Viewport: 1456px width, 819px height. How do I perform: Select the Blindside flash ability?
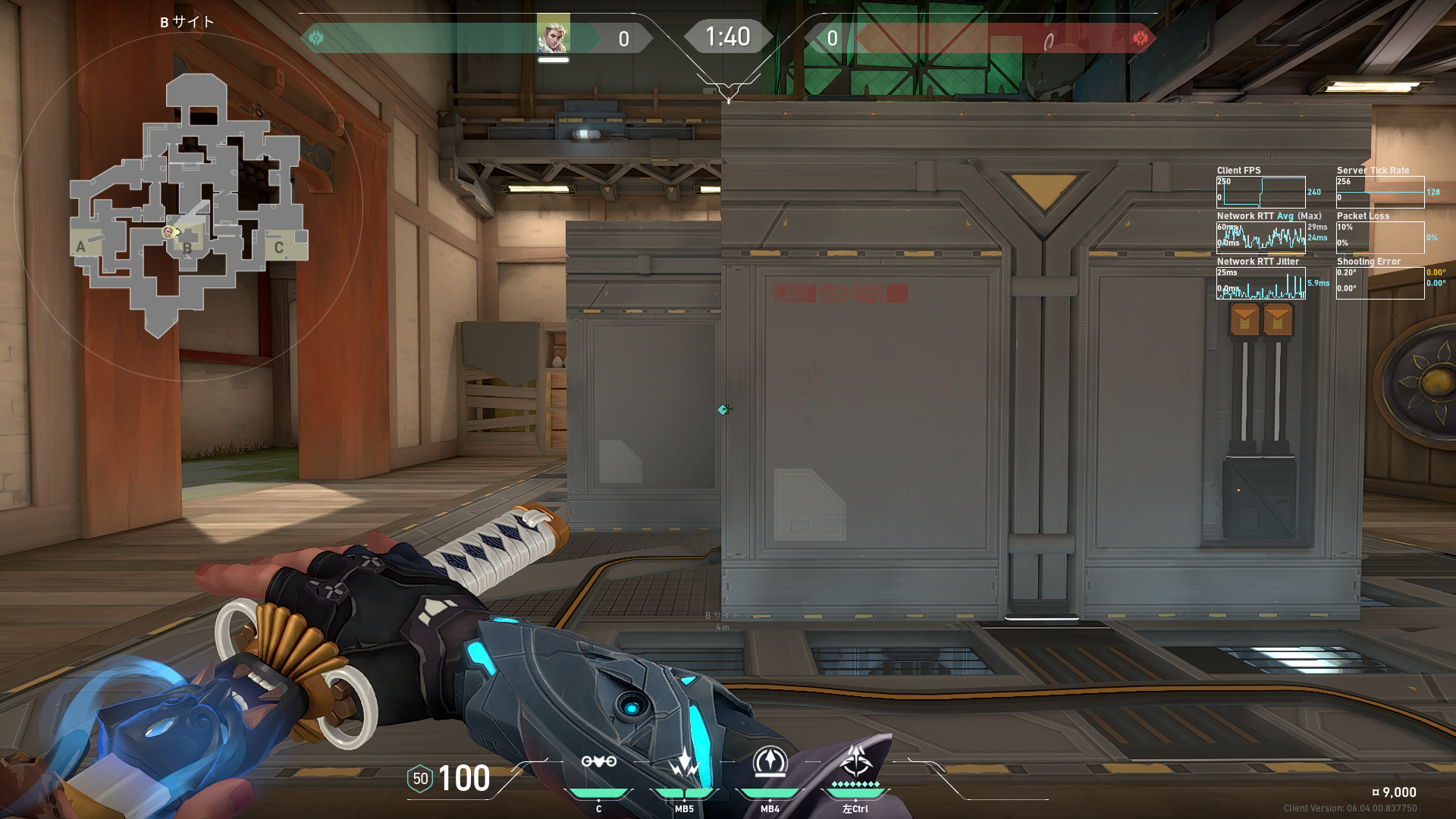(x=684, y=763)
